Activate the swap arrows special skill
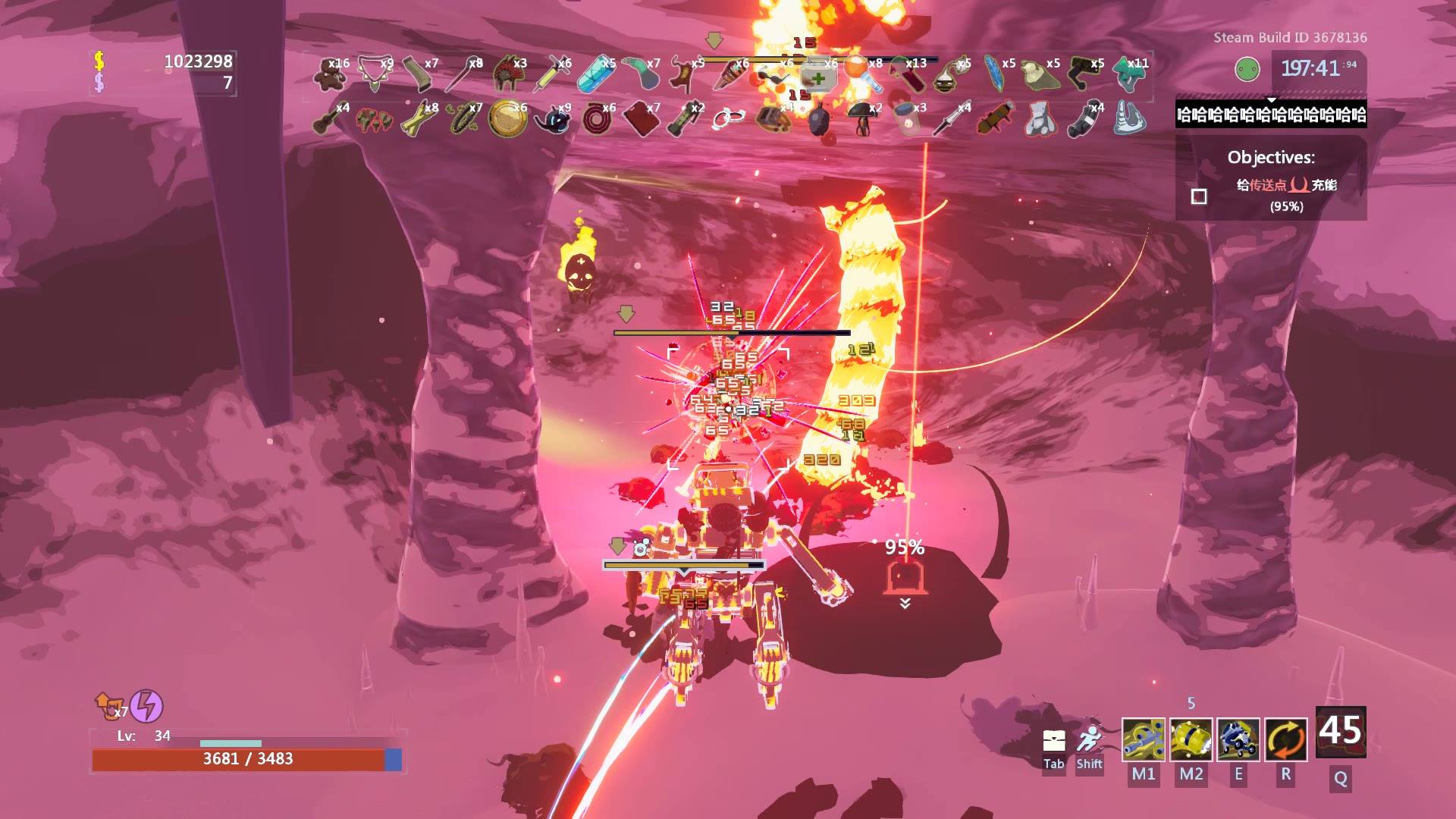Screen dimensions: 1456x819 tap(1285, 739)
